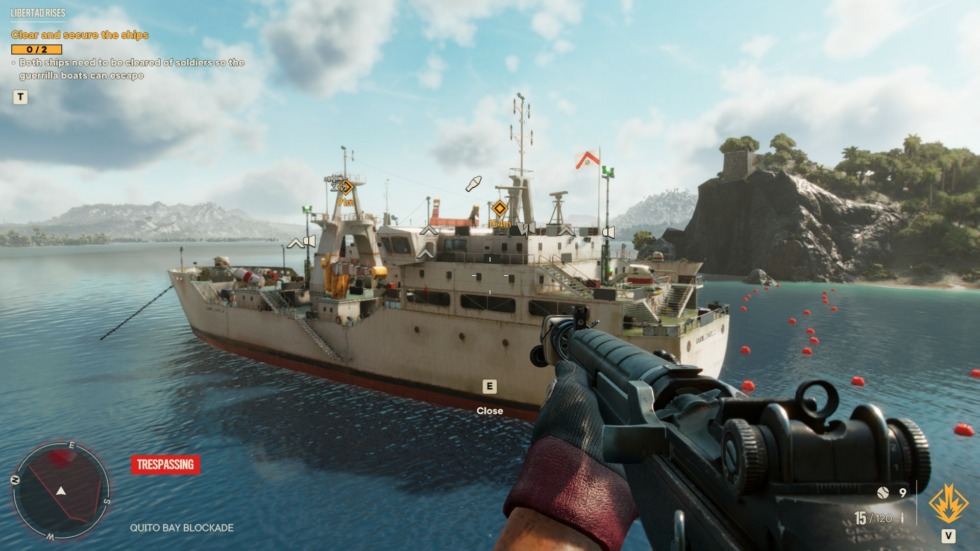Click the red TRESPASSING indicator
This screenshot has width=980, height=551.
[165, 464]
